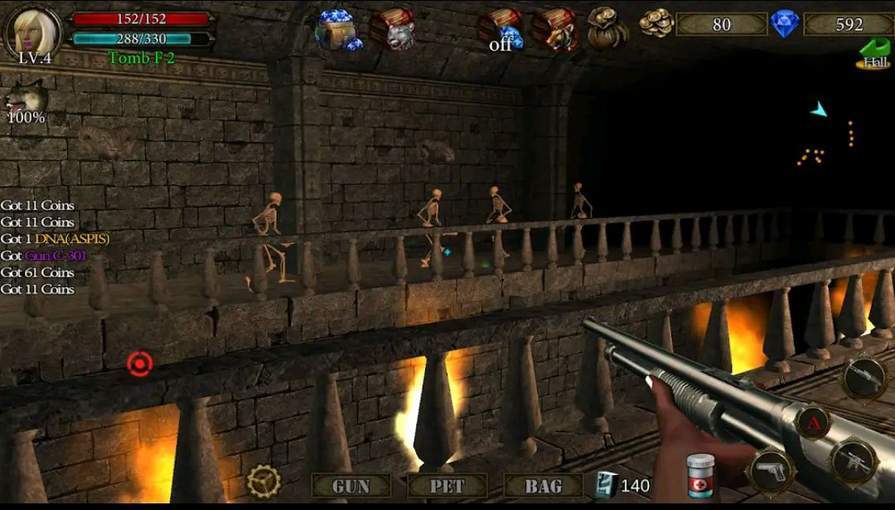Tap the blue diamond currency icon

tap(785, 23)
